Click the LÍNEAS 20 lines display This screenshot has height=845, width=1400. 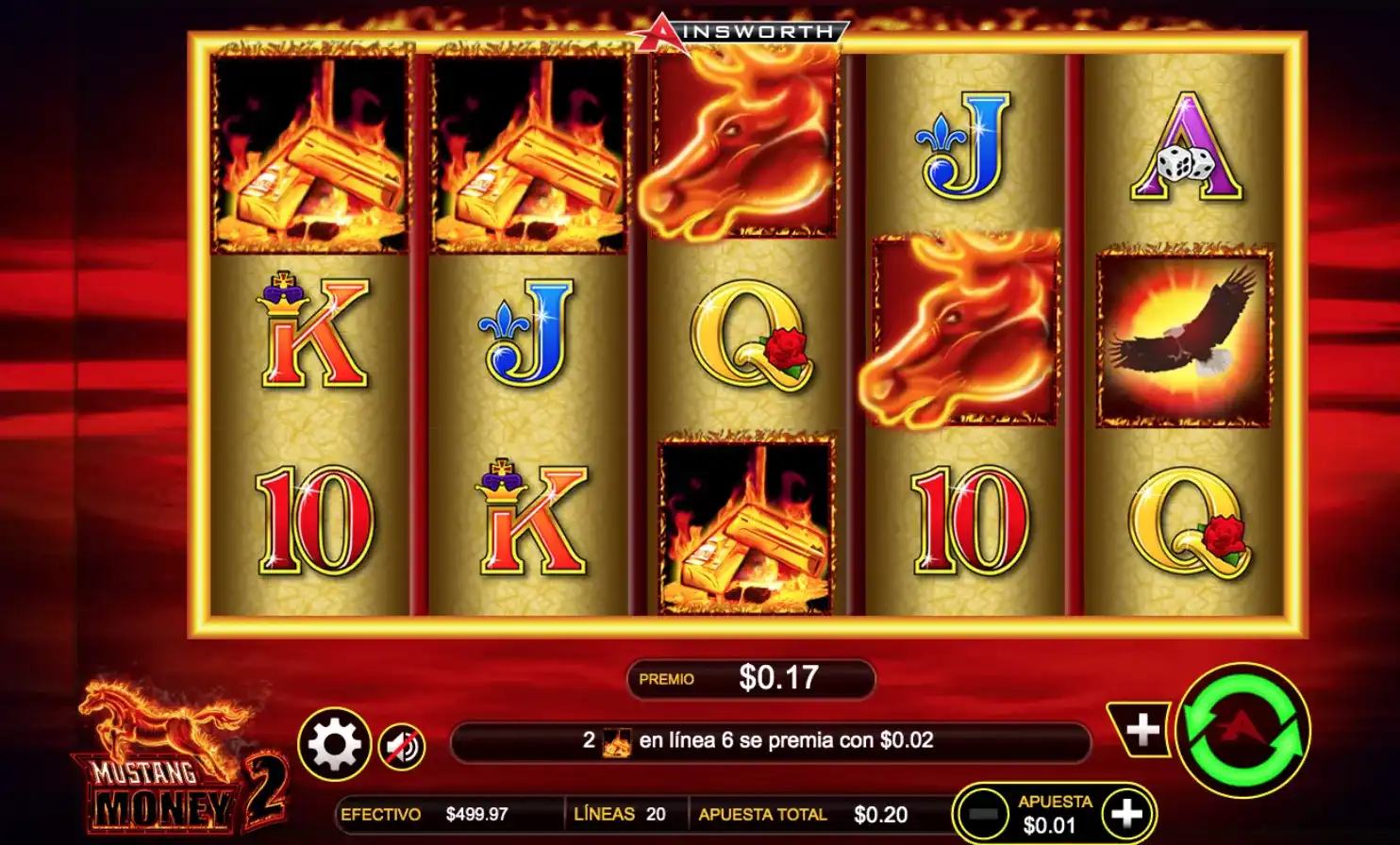(x=623, y=813)
